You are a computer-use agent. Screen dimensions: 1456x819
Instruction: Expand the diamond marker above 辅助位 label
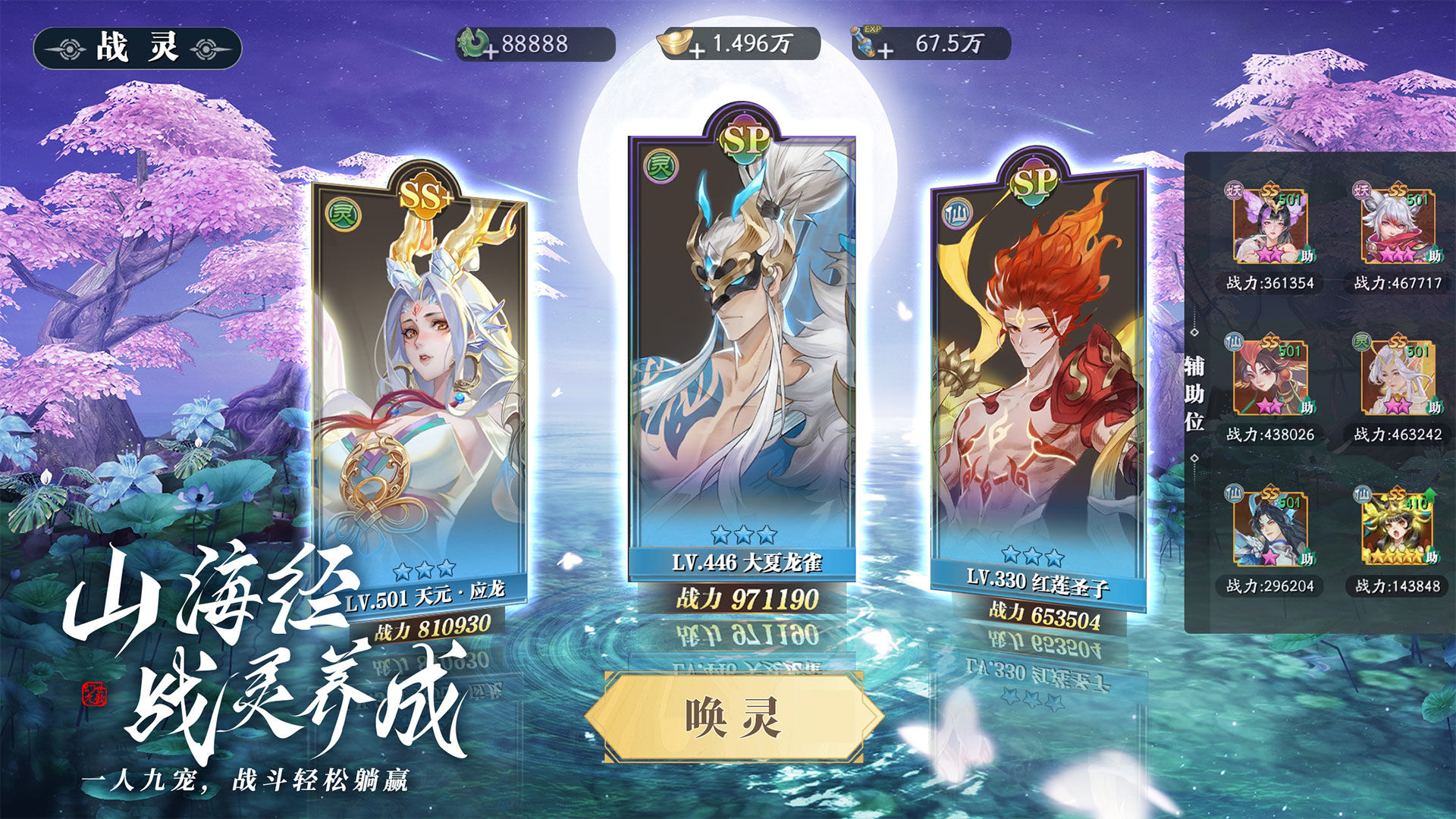coord(1193,334)
